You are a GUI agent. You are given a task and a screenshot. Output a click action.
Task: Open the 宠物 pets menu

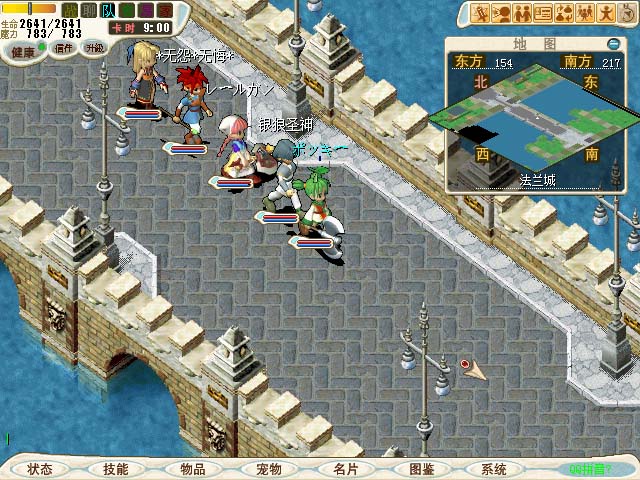tap(268, 468)
